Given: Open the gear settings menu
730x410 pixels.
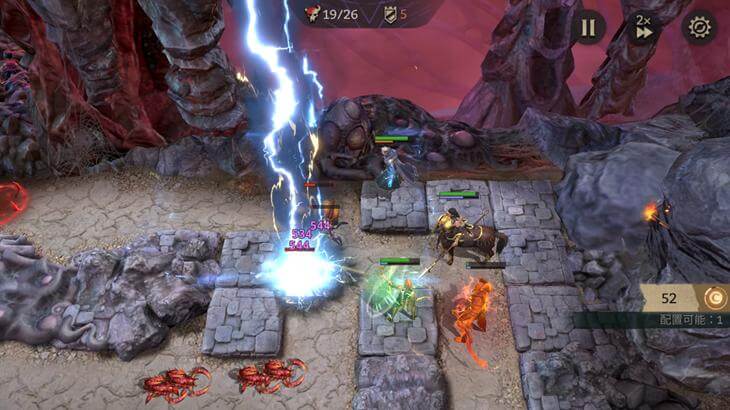Looking at the screenshot, I should (x=699, y=27).
